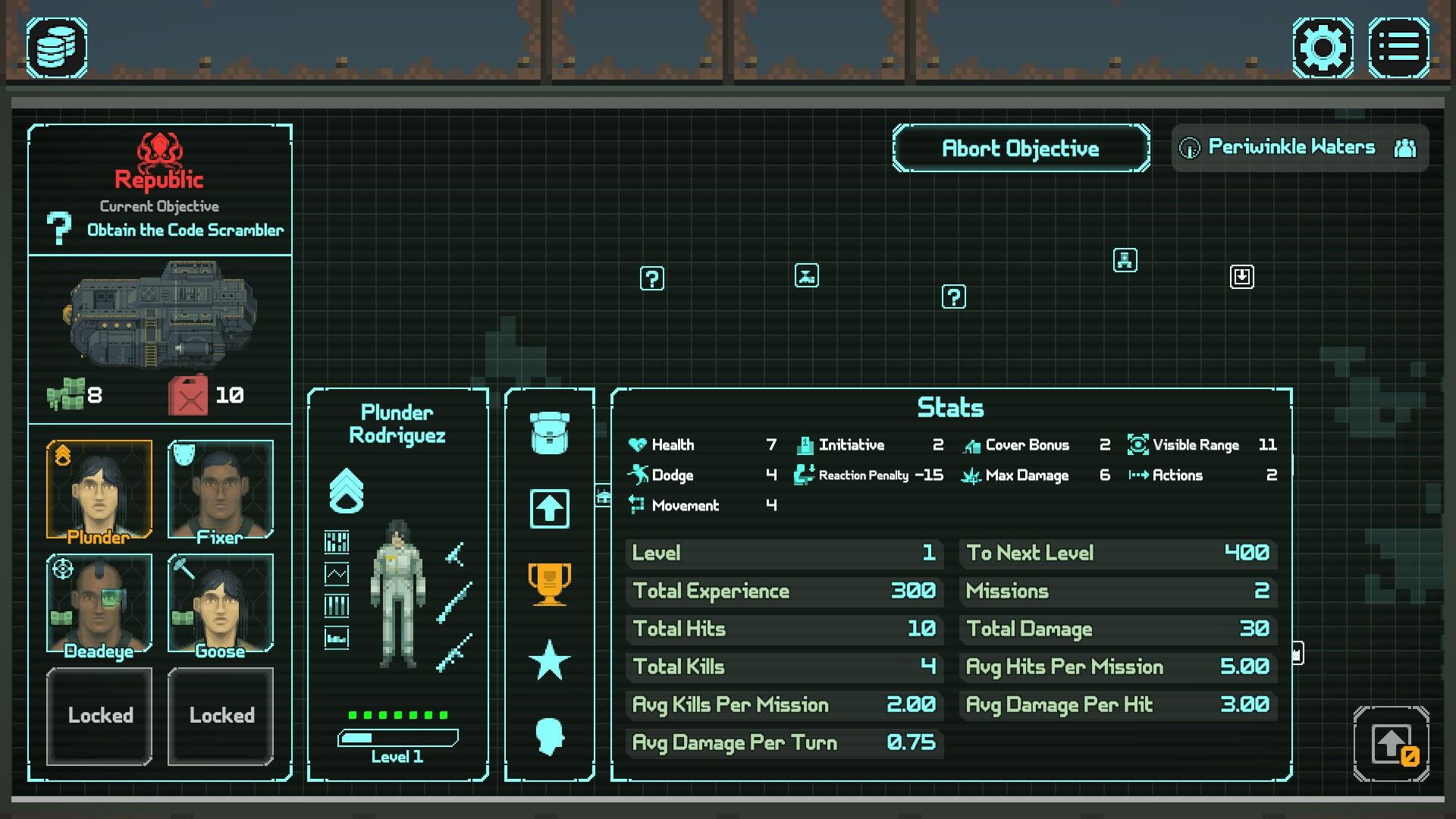
Task: Open the backpack inventory tab
Action: 550,433
